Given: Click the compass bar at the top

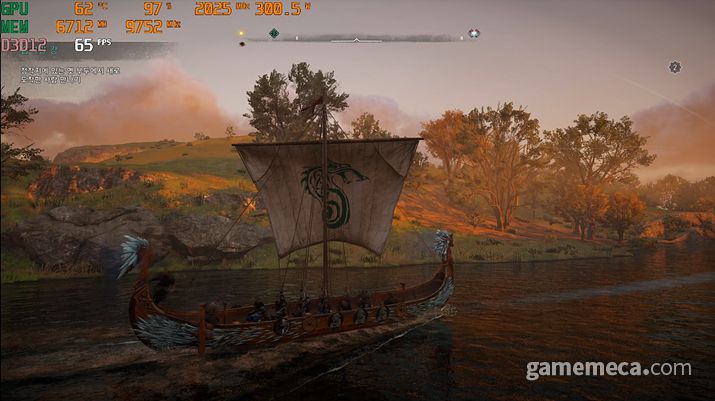Looking at the screenshot, I should pyautogui.click(x=358, y=39).
